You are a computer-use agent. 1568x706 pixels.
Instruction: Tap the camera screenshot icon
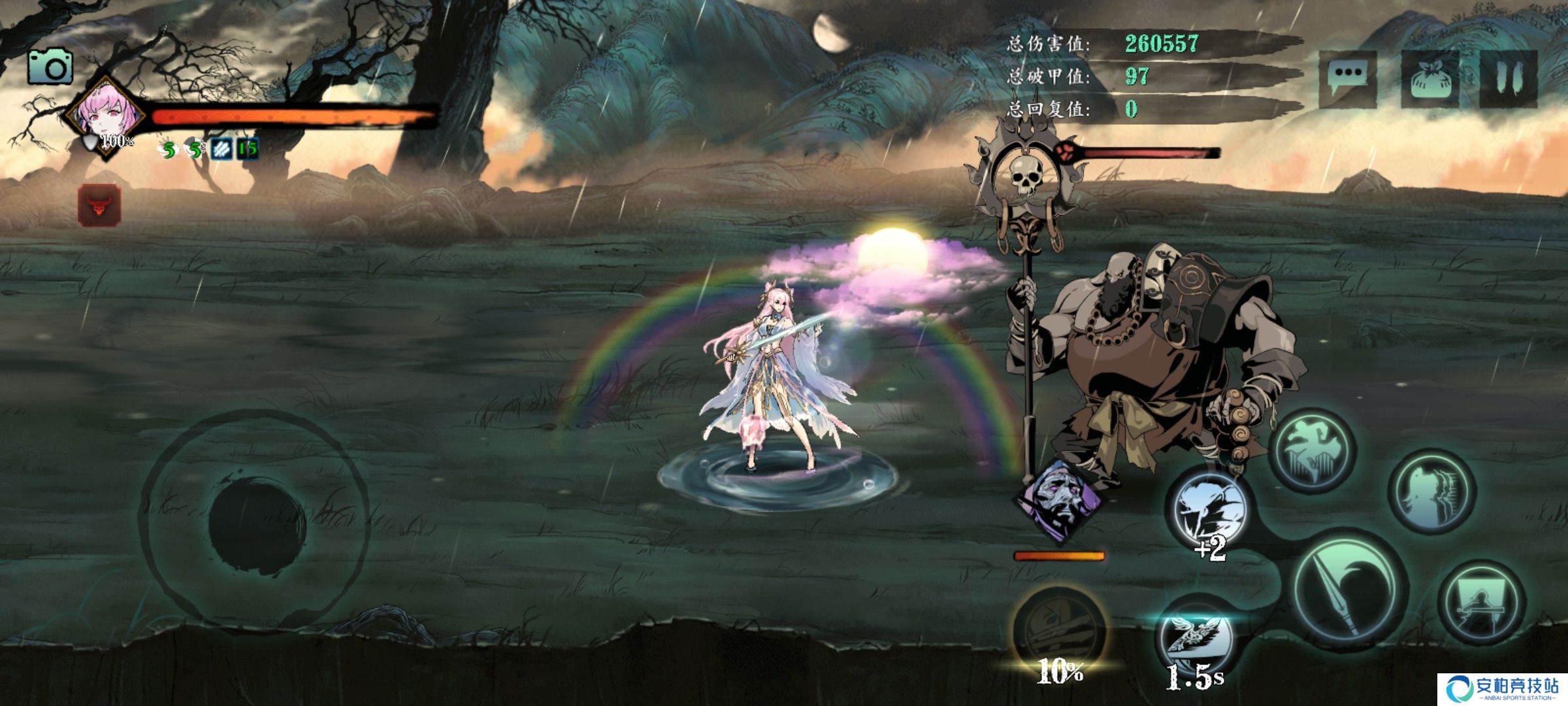(50, 67)
